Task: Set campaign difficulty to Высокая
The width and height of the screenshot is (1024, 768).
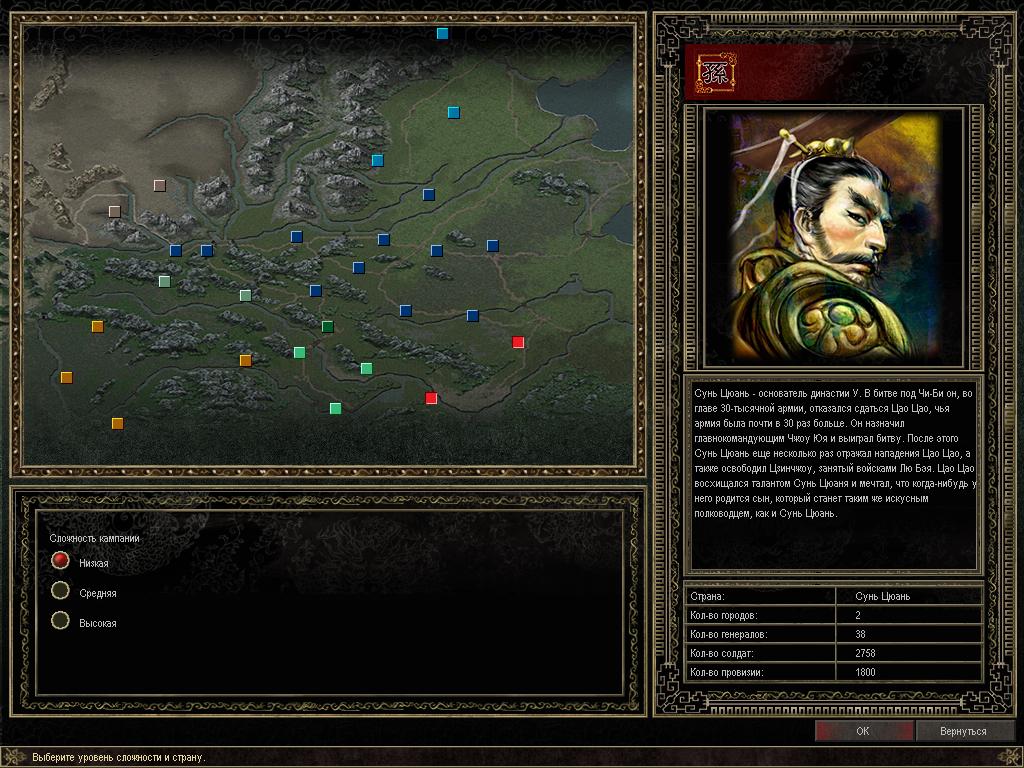Action: tap(61, 621)
